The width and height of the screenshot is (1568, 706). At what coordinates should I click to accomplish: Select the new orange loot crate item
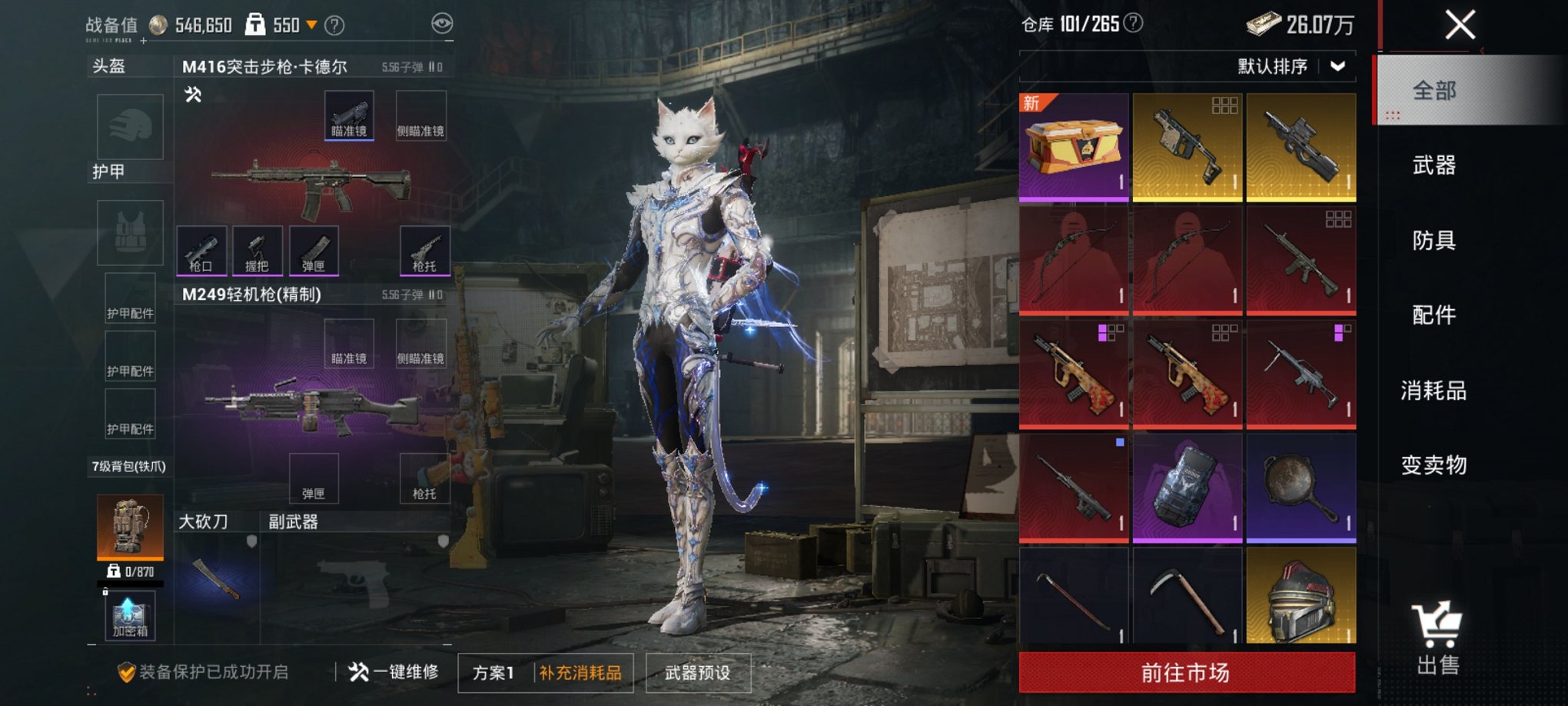1074,147
